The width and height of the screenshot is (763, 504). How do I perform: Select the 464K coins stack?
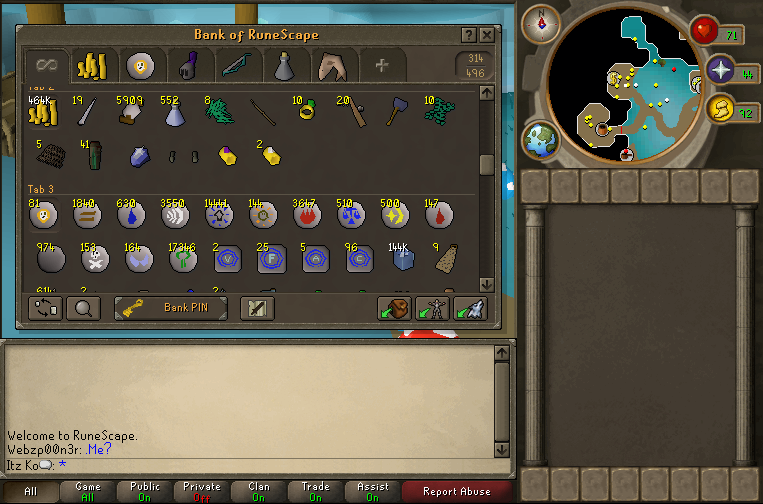coord(43,113)
